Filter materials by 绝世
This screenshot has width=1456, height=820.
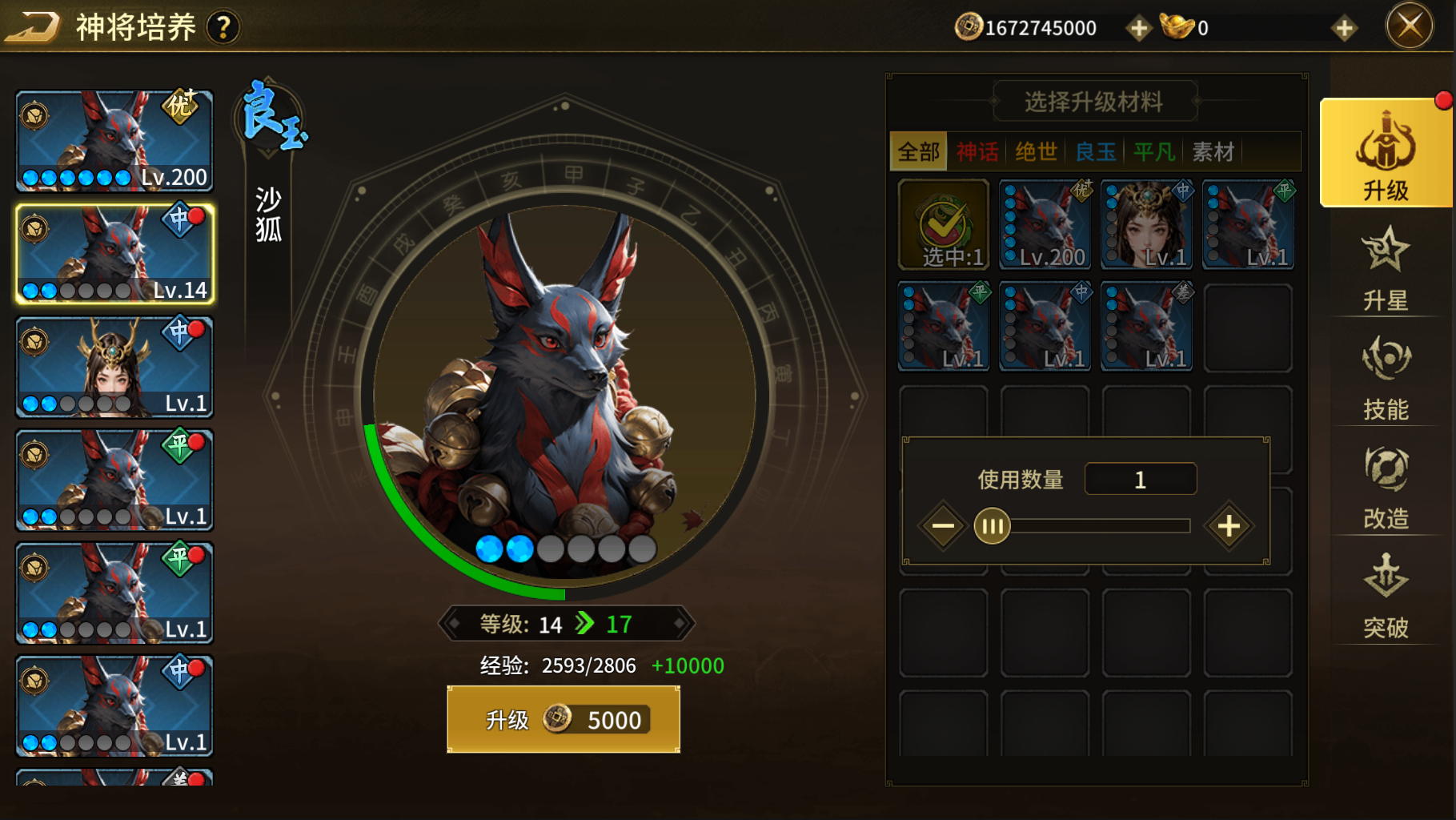point(1036,151)
